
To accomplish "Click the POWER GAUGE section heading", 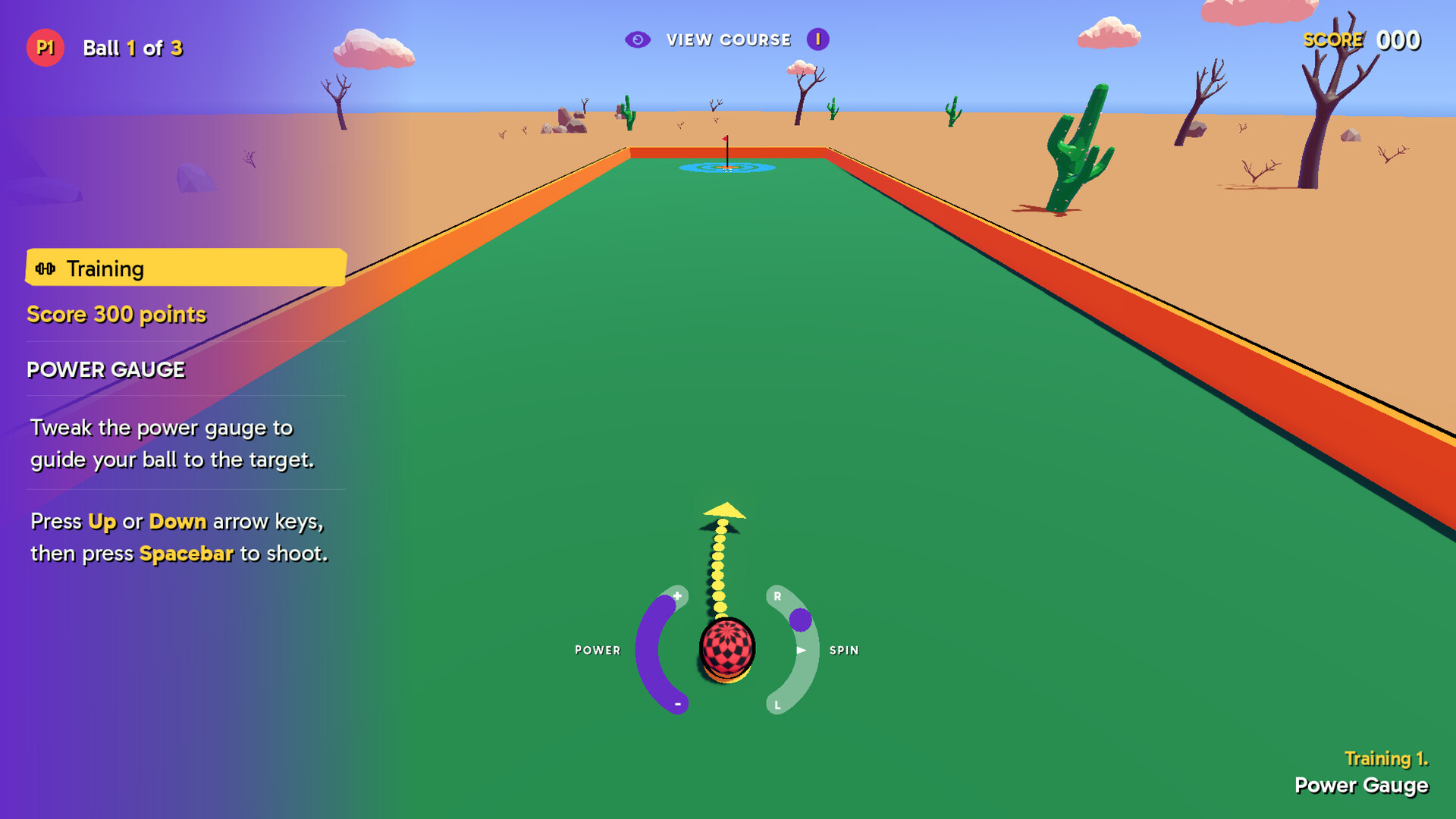I will coord(105,370).
